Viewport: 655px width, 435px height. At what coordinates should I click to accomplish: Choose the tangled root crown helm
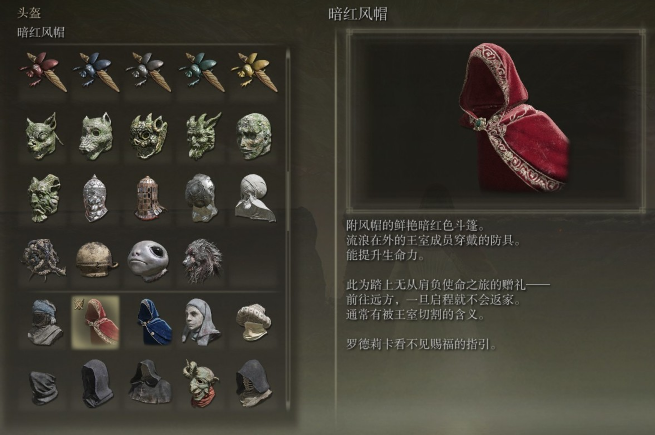(x=42, y=258)
